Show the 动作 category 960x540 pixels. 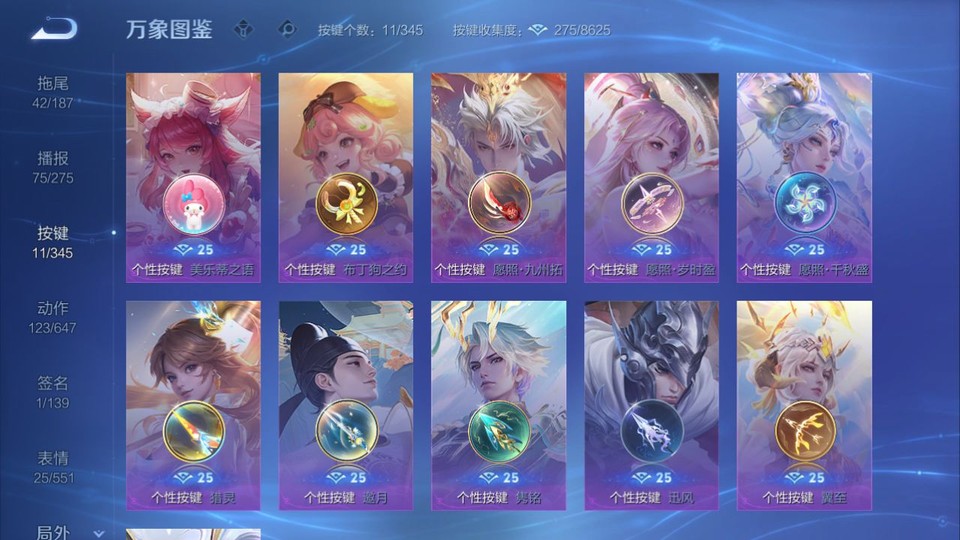pos(53,316)
